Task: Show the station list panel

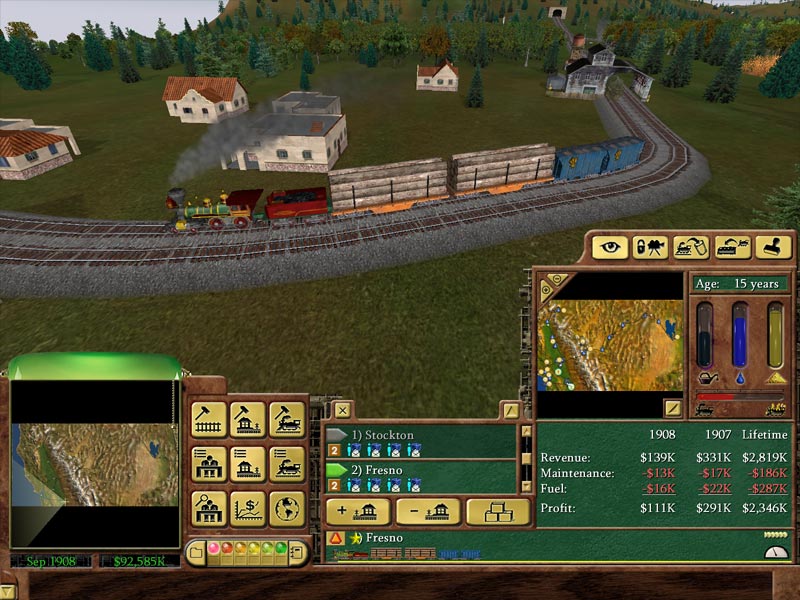Action: 247,464
